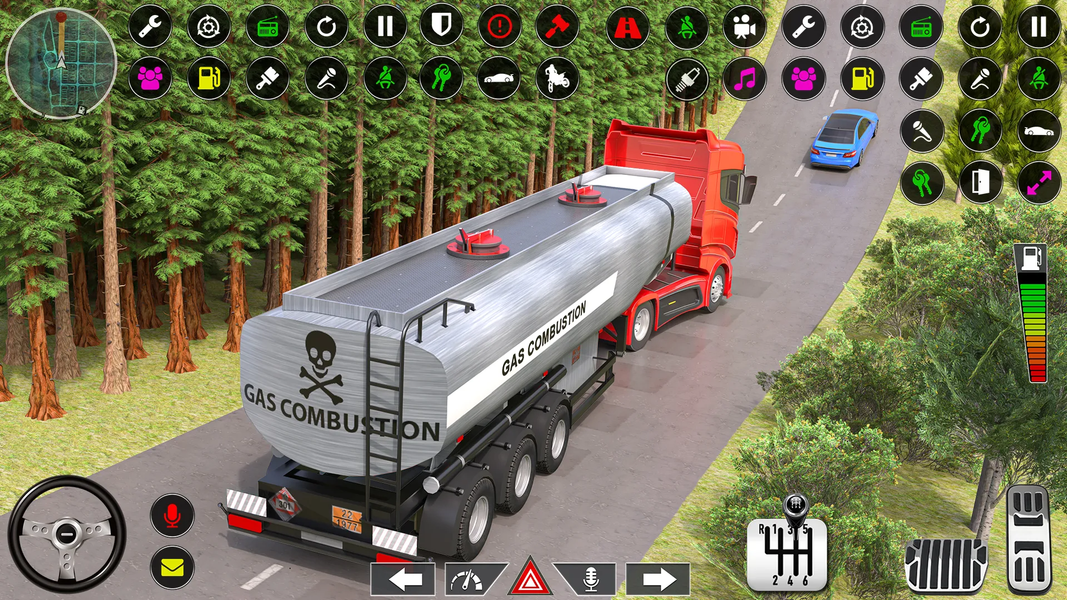Tap the wide brake pedal

[x=945, y=563]
